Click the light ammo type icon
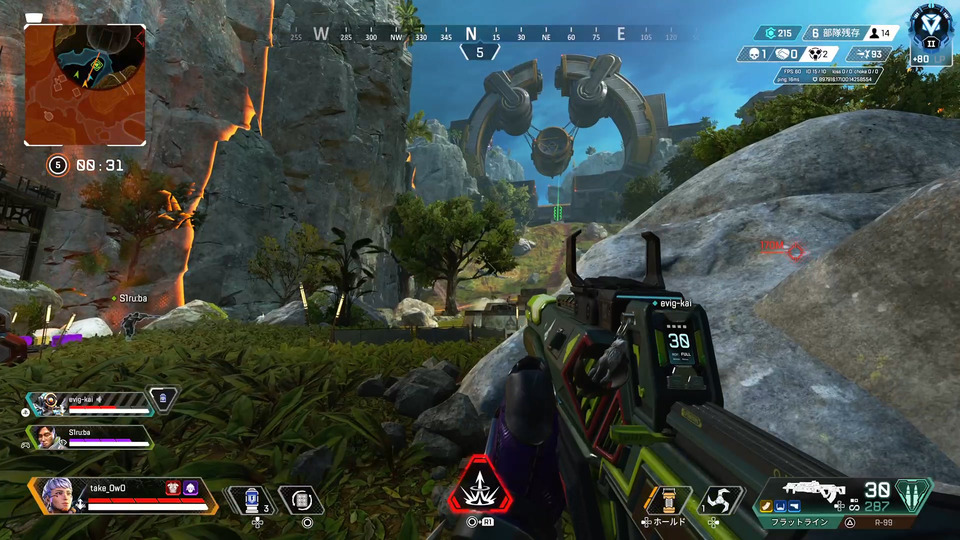 913,495
